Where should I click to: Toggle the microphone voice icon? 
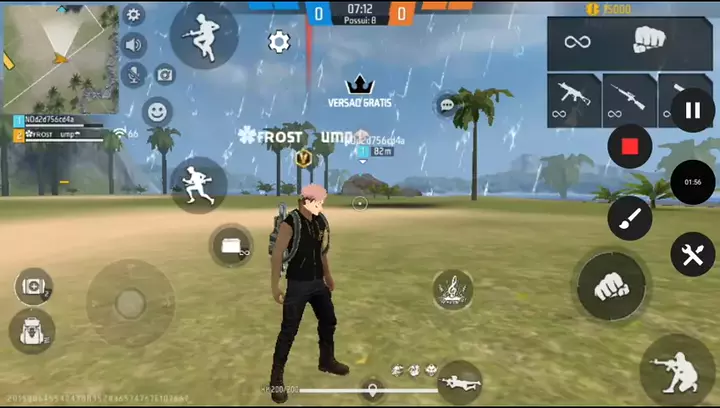click(133, 75)
